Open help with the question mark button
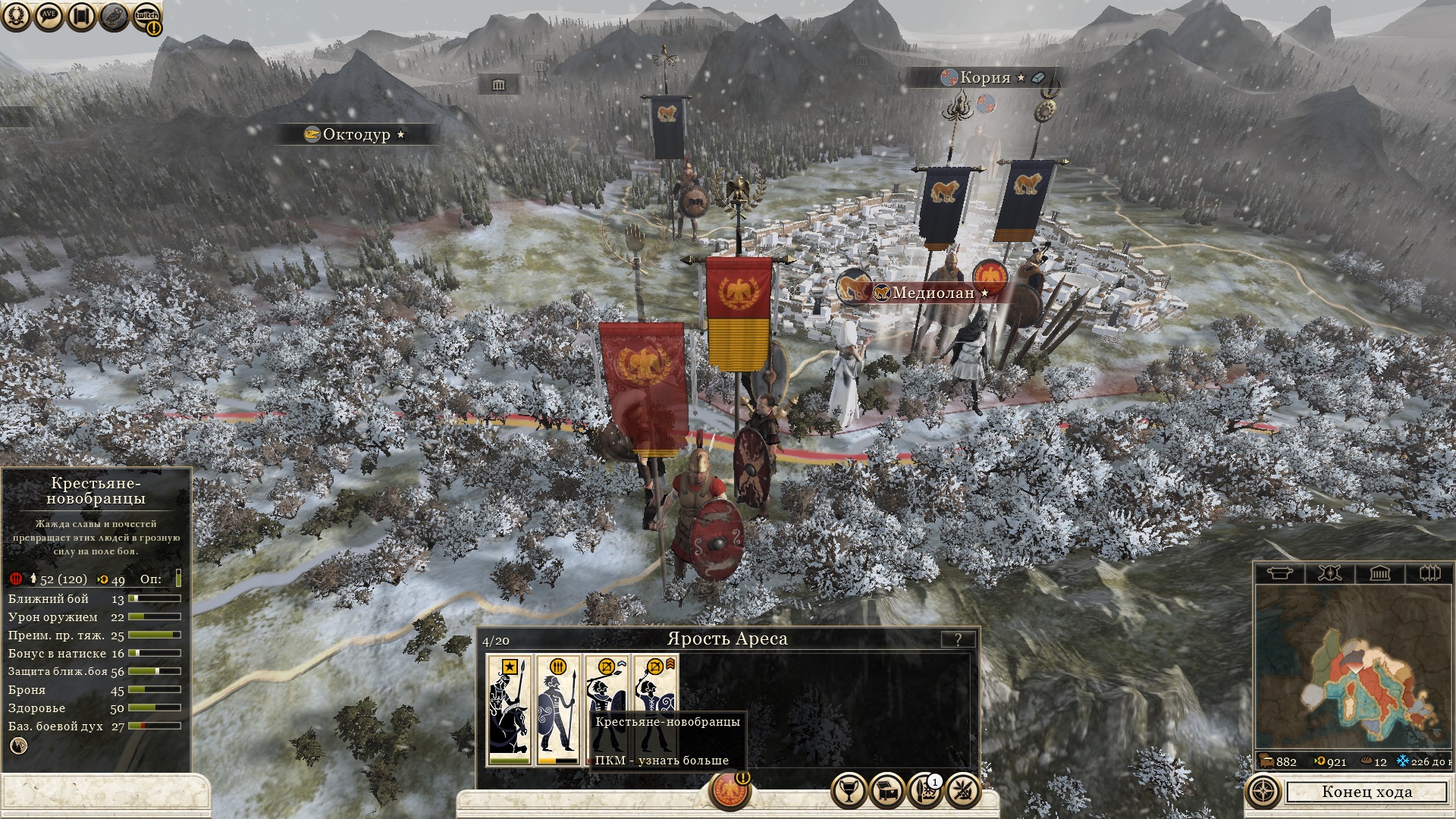Screen dimensions: 1456x819 click(x=958, y=639)
